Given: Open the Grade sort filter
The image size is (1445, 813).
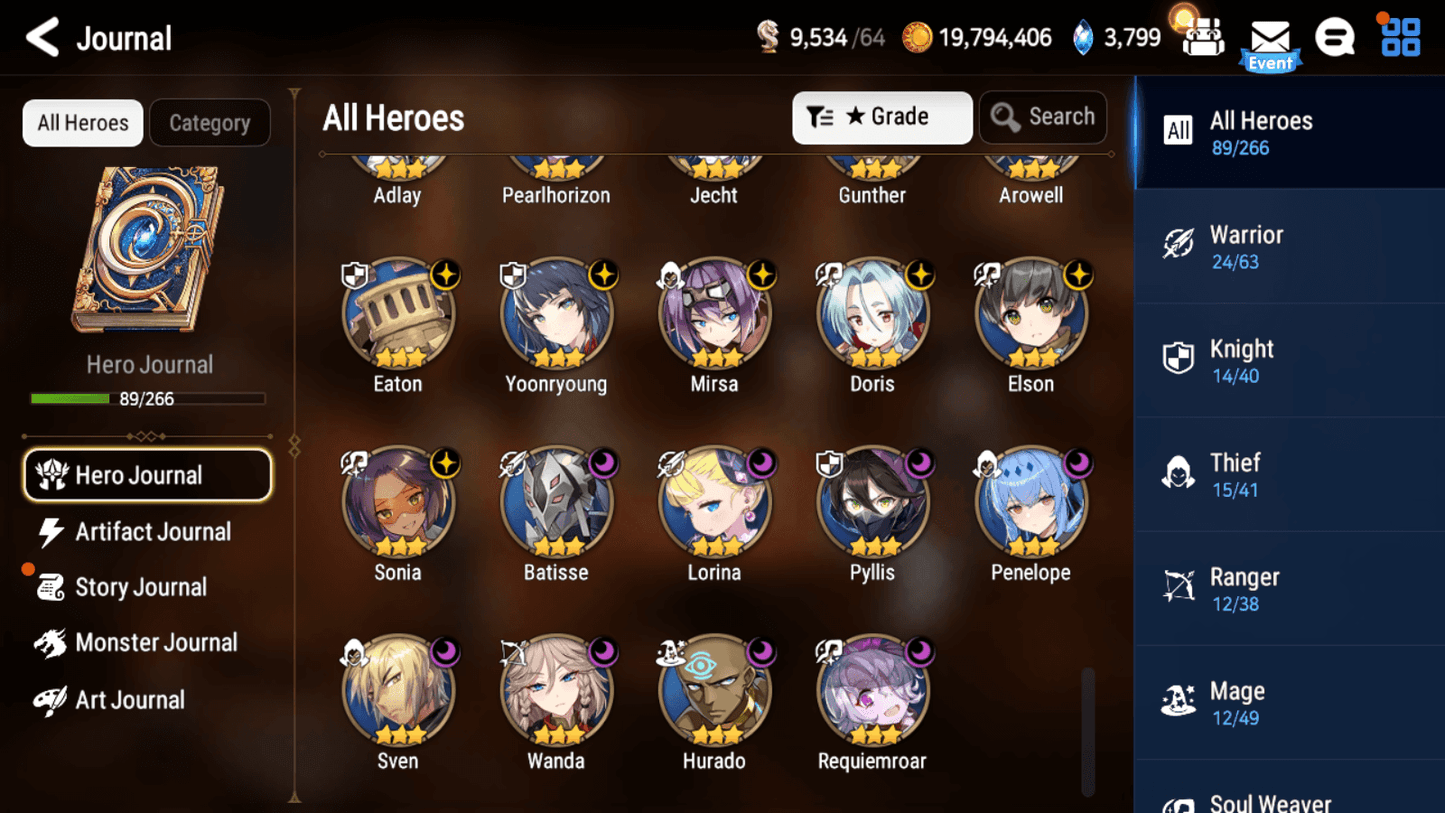Looking at the screenshot, I should 881,117.
